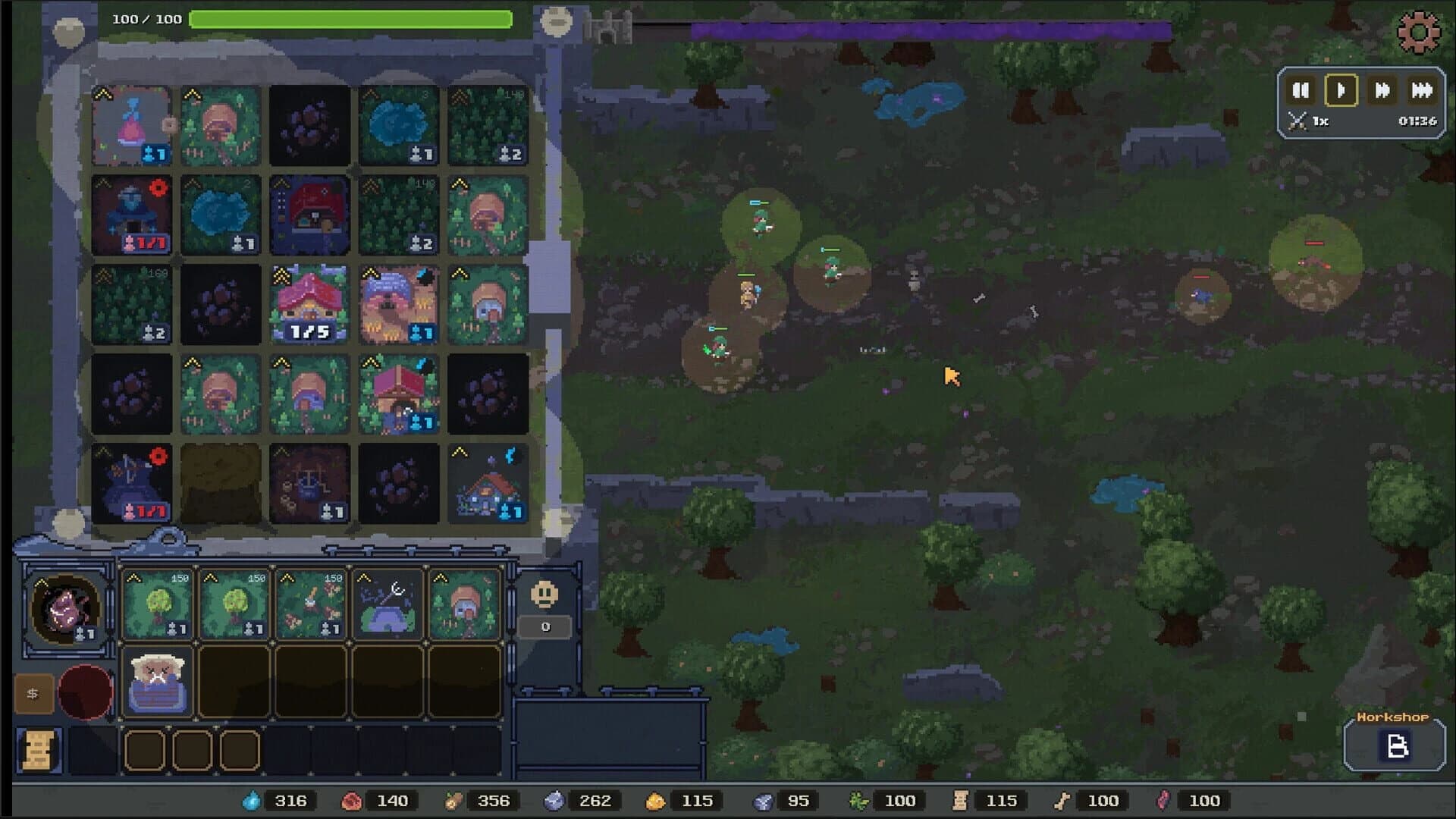Select the pink house 1/5 tile
Screen dimensions: 1456x819
(x=309, y=302)
